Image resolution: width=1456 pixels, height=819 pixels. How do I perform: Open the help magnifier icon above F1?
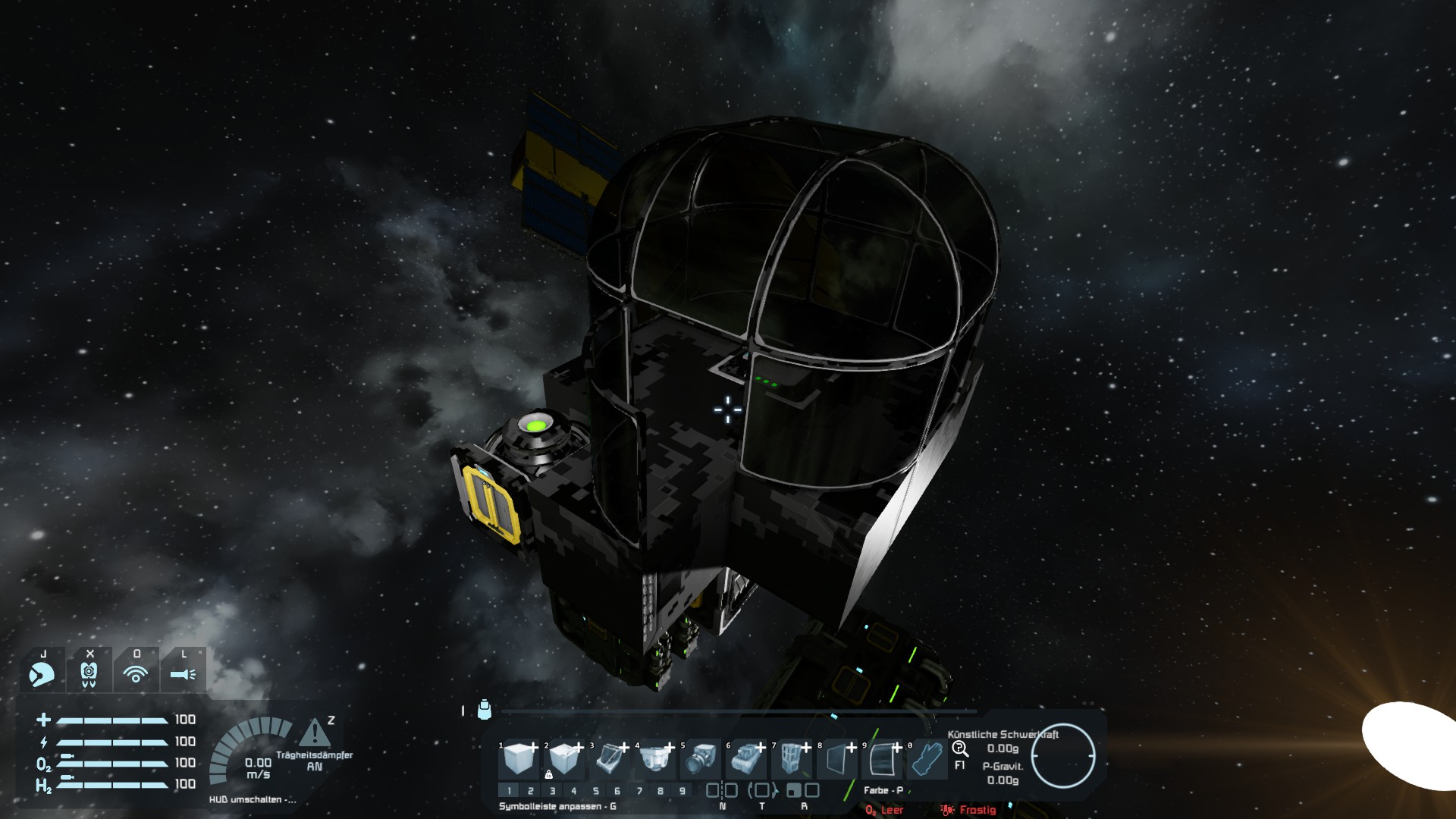(x=960, y=749)
